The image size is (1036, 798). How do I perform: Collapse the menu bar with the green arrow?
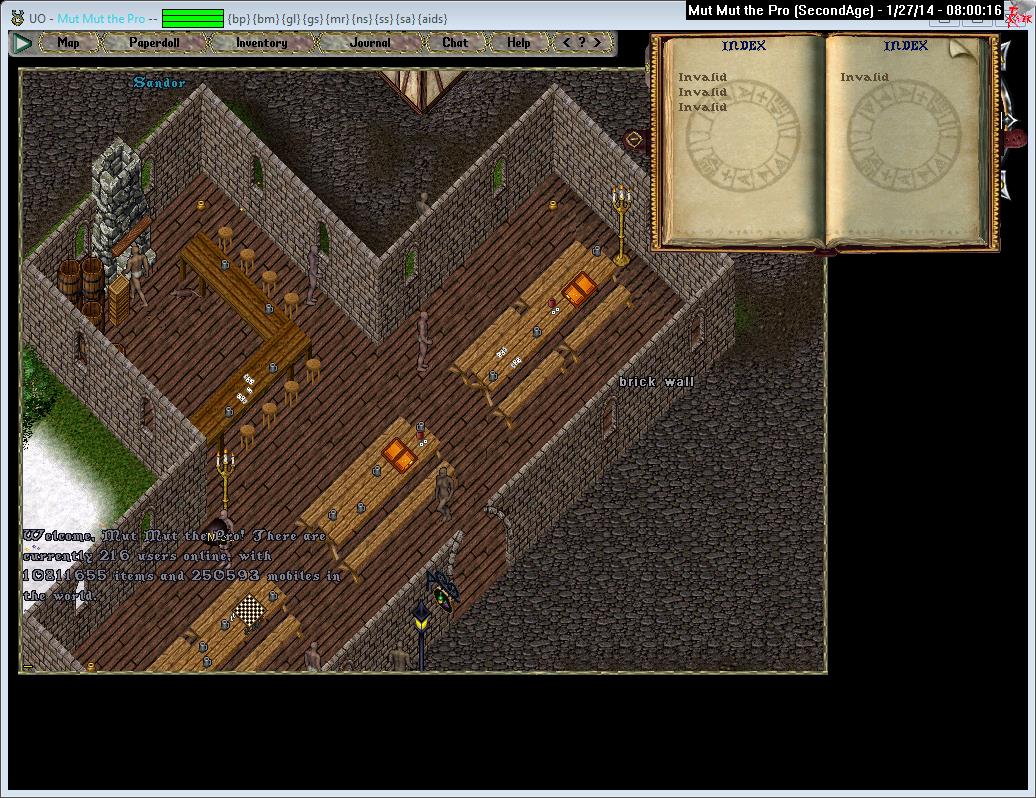(22, 43)
